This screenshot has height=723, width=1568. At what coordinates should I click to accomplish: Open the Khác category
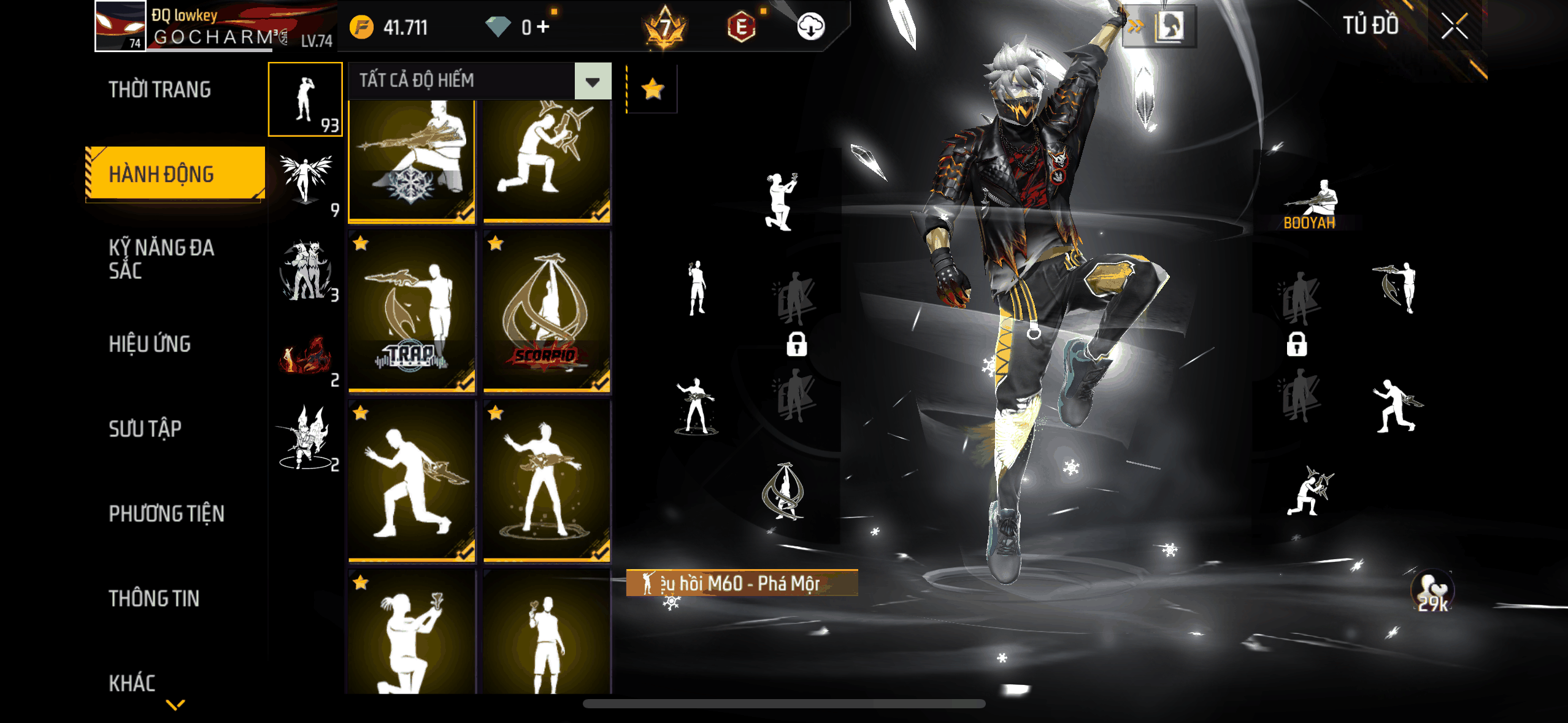132,683
